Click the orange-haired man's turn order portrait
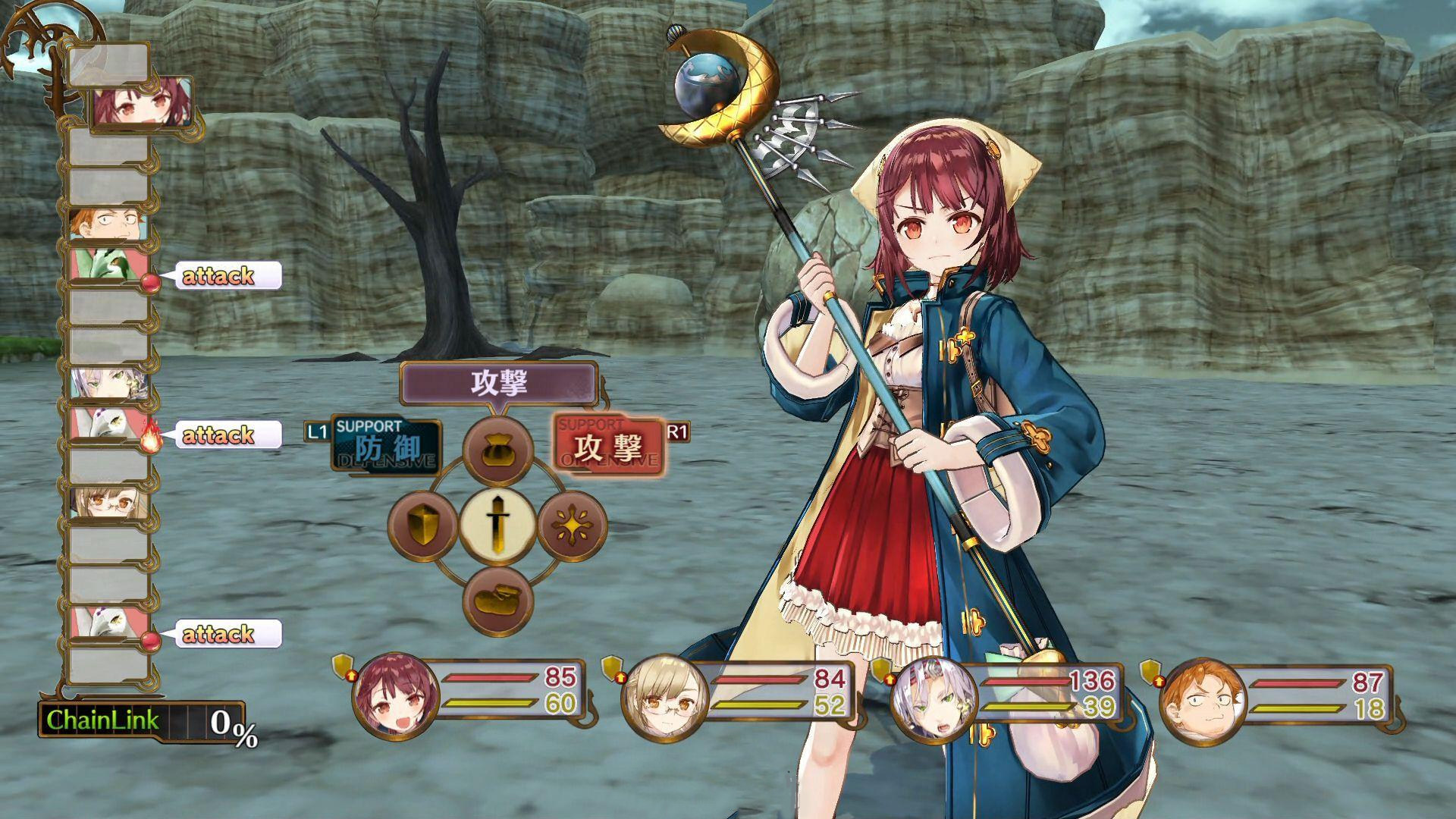1456x819 pixels. 106,224
